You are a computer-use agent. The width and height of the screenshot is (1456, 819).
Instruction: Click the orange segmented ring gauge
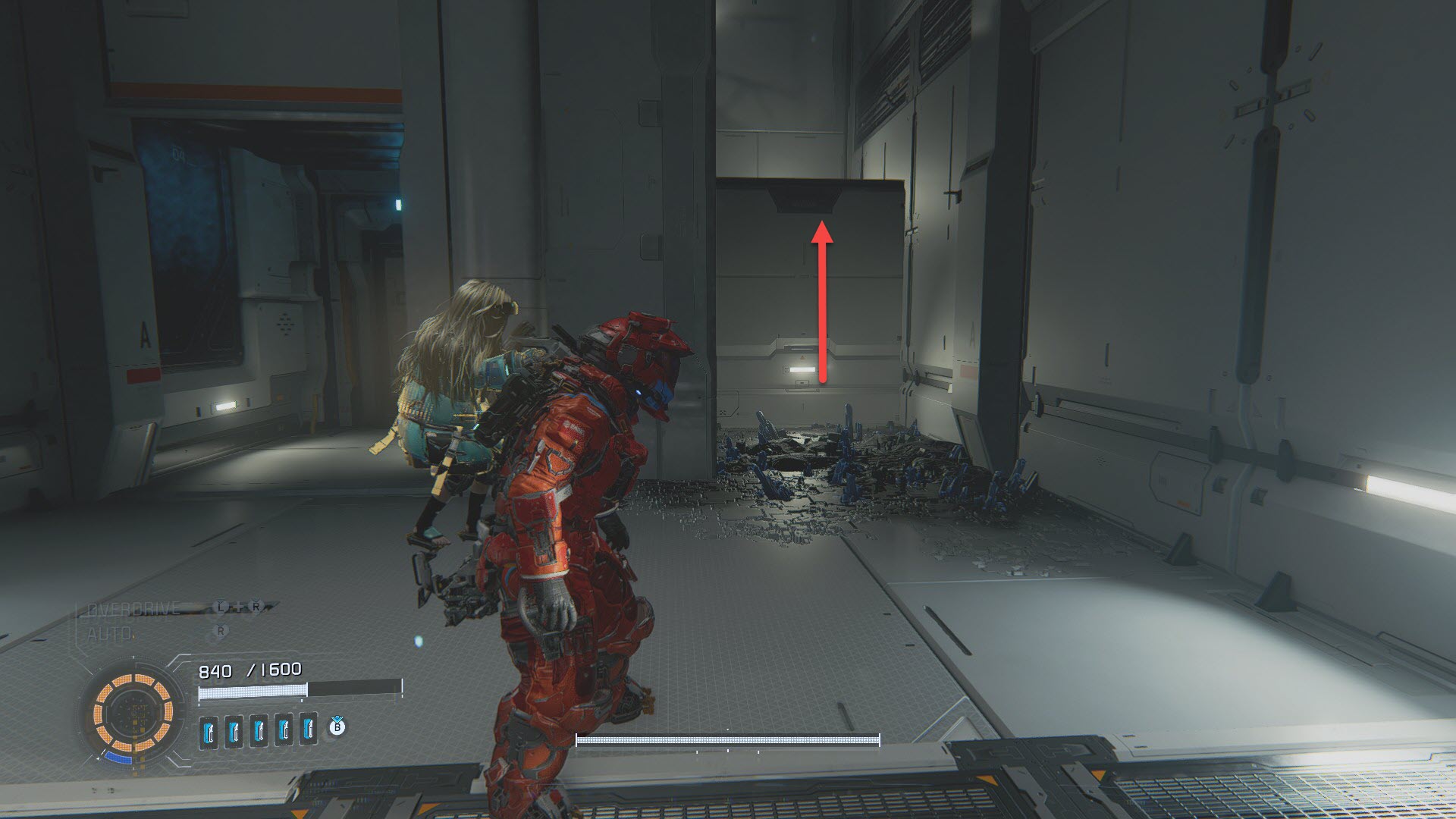coord(133,712)
